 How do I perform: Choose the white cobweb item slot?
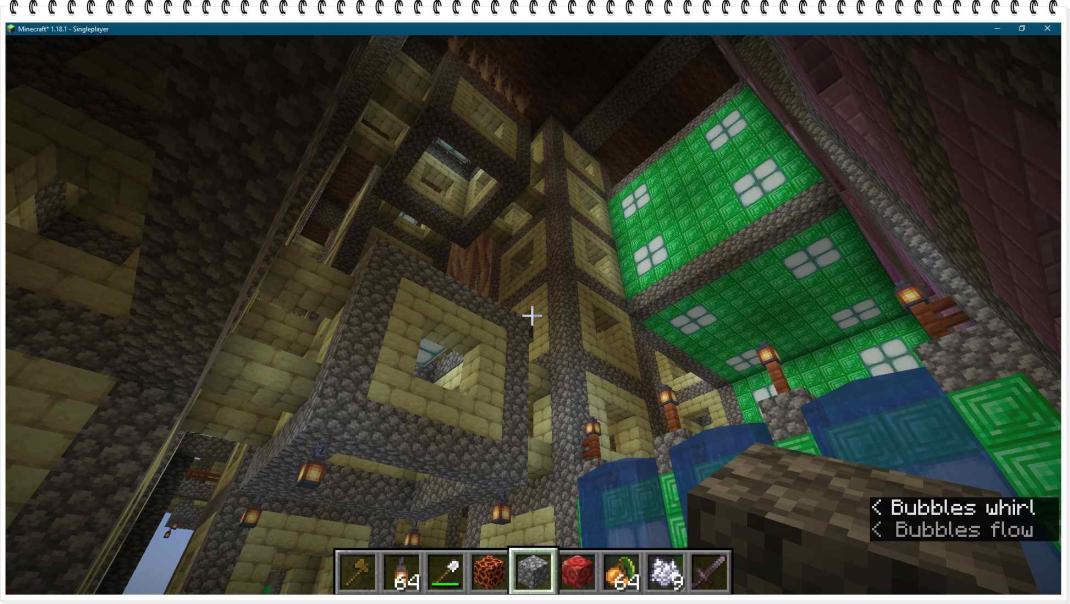click(665, 571)
